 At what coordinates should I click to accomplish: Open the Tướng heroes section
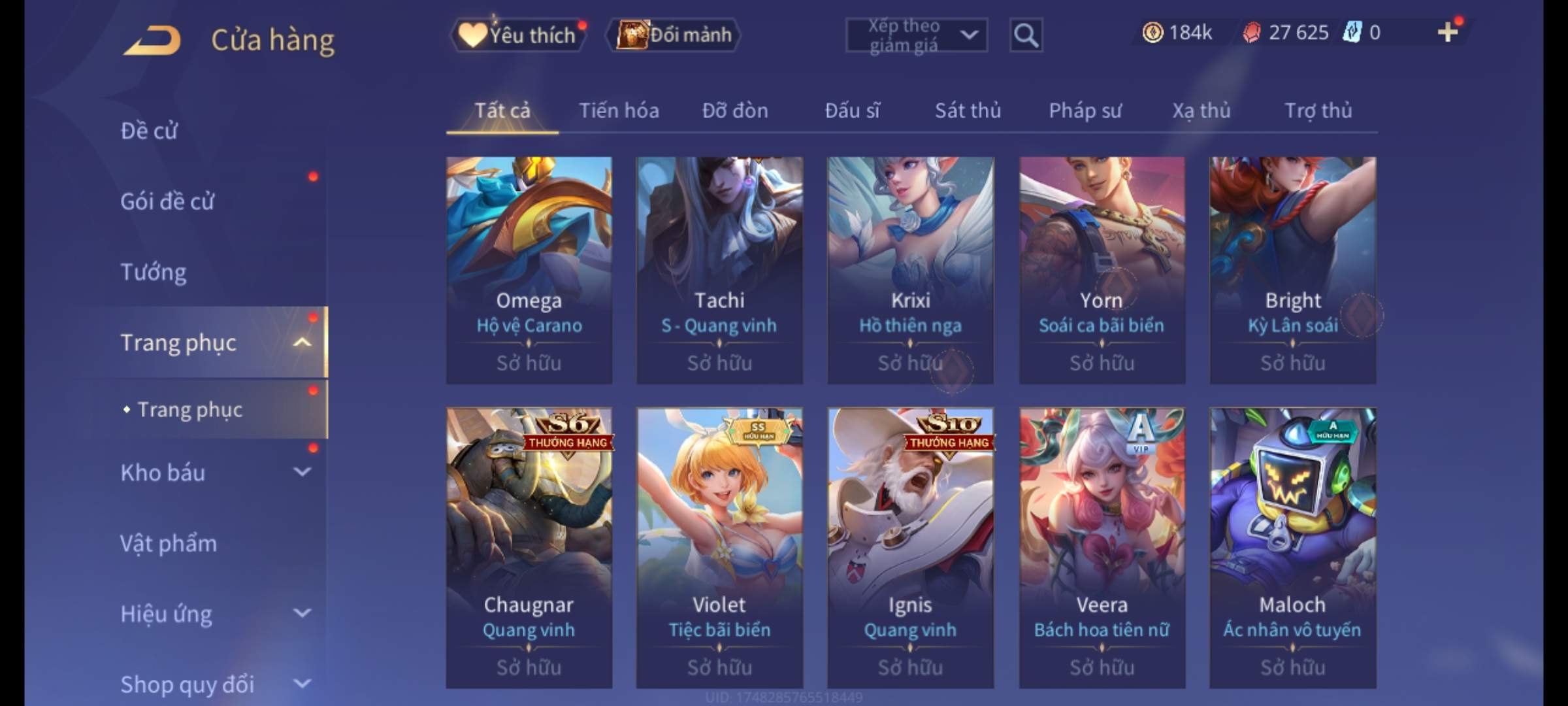[154, 272]
